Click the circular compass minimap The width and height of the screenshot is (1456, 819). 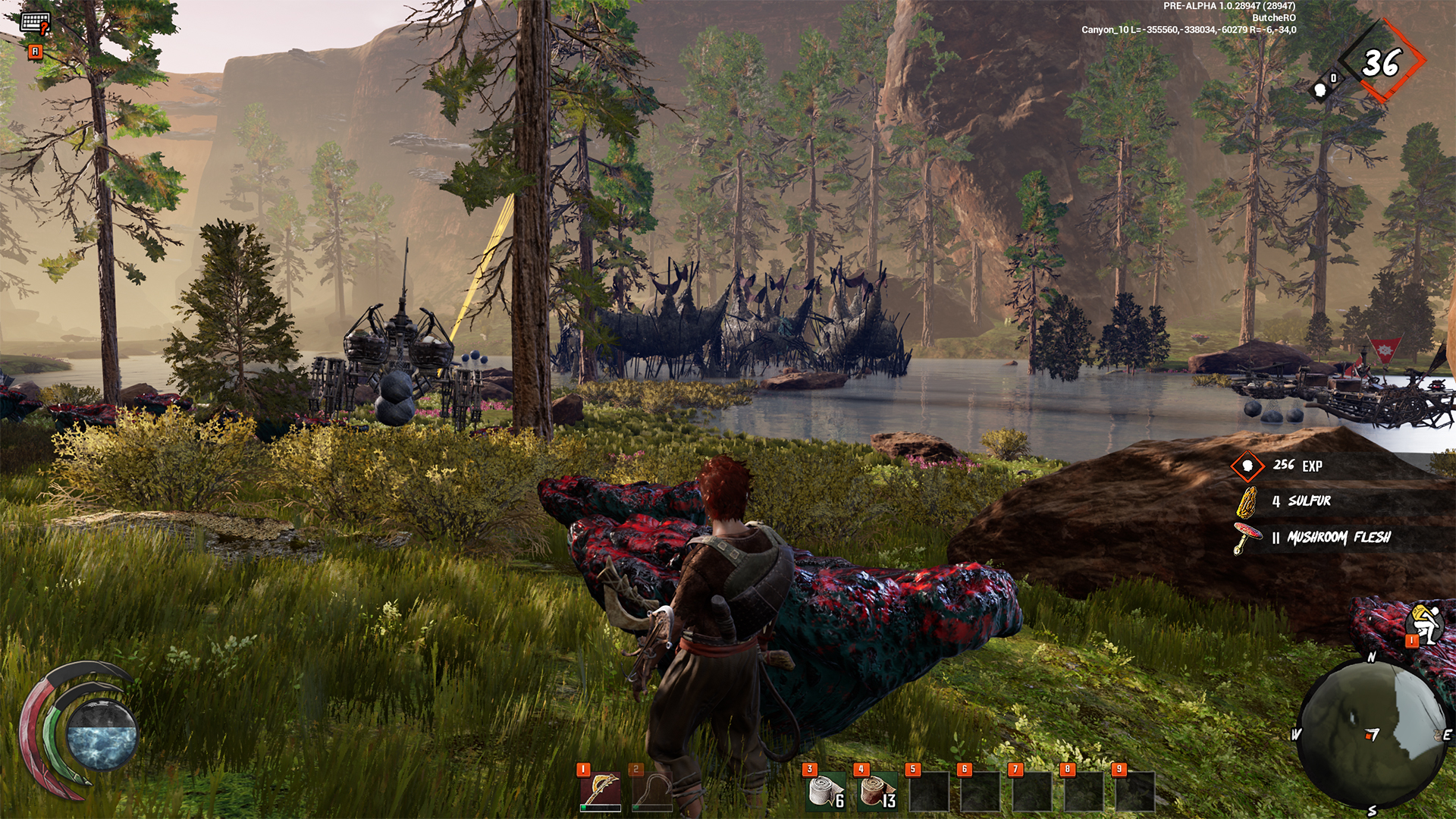(1372, 733)
